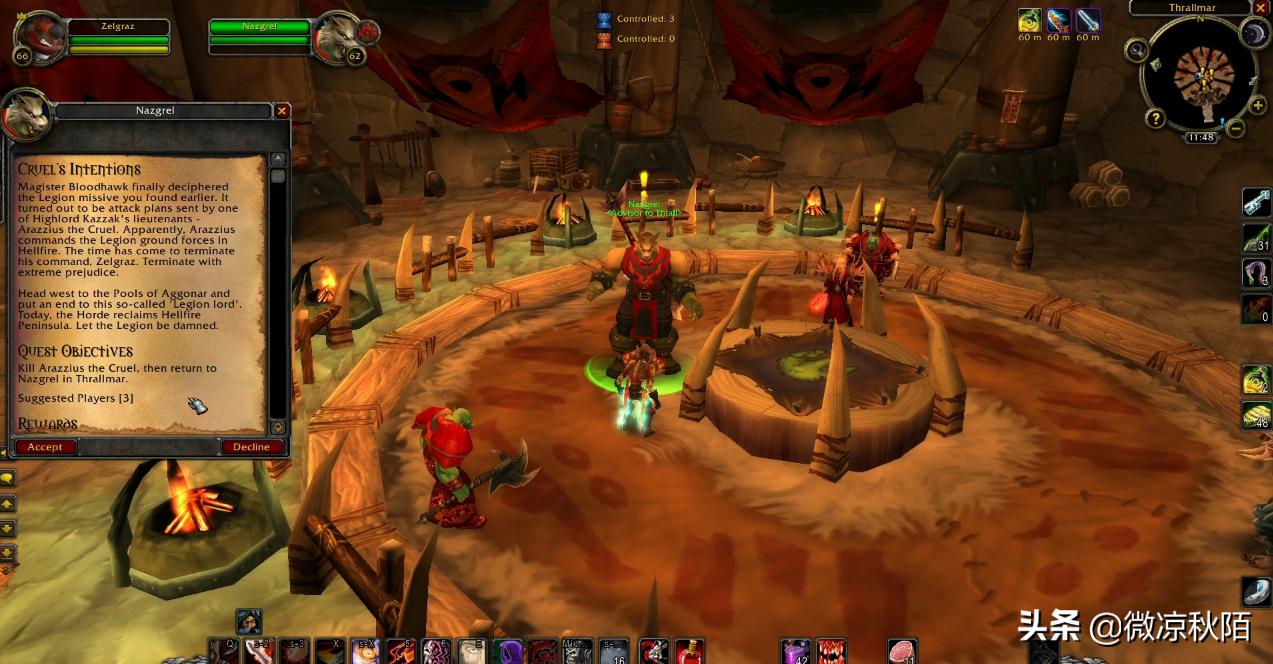
Task: Use the red potion action slot
Action: [x=690, y=652]
